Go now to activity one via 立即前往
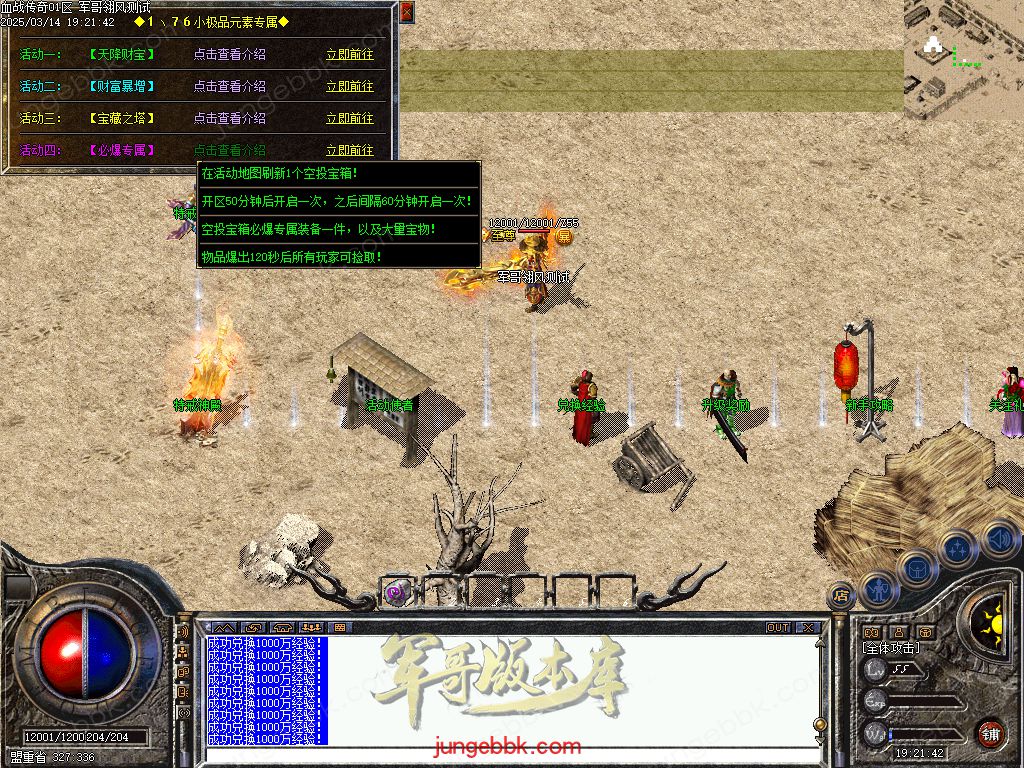The height and width of the screenshot is (768, 1024). point(349,55)
